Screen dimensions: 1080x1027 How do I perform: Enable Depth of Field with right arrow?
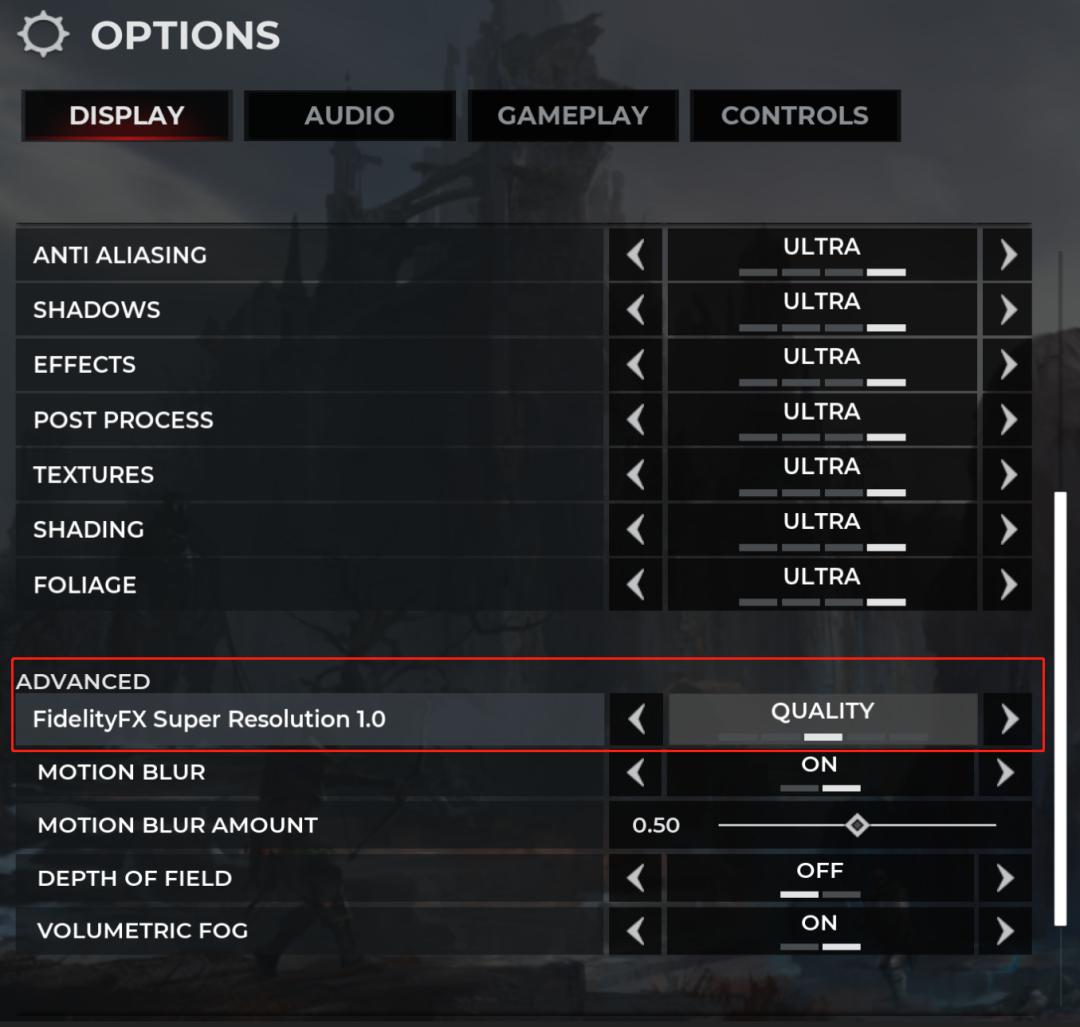(x=1005, y=878)
